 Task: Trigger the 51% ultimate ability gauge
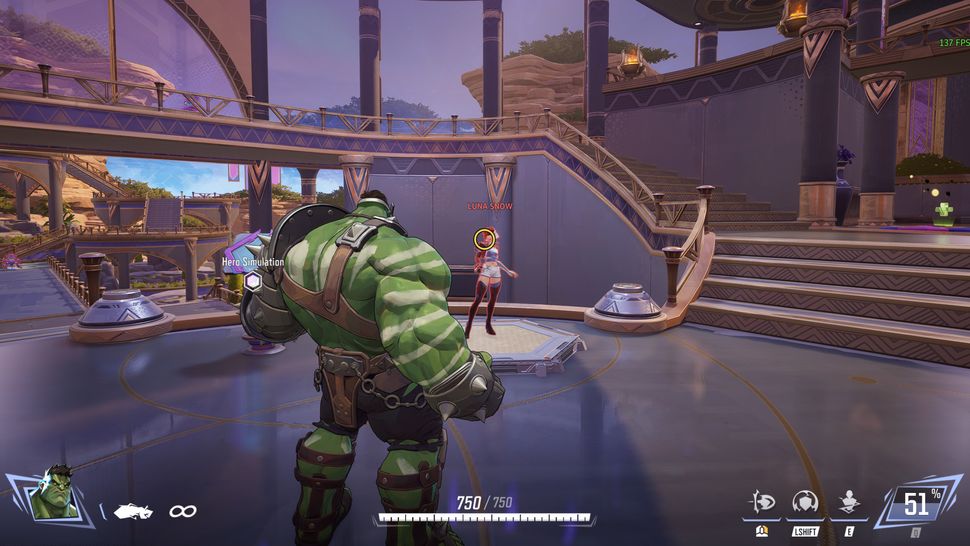click(x=916, y=504)
